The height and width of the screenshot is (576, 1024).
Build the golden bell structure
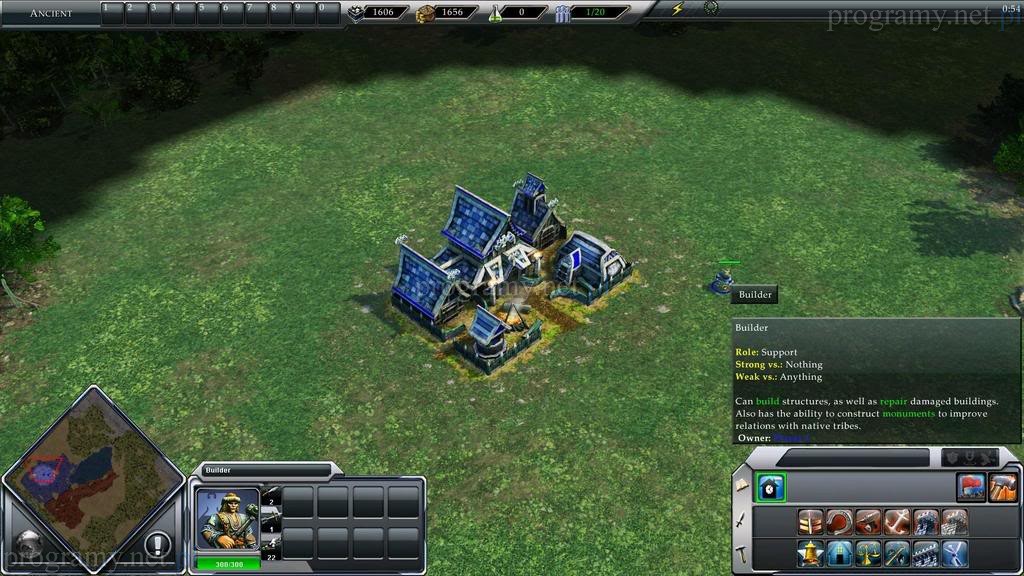coord(810,552)
